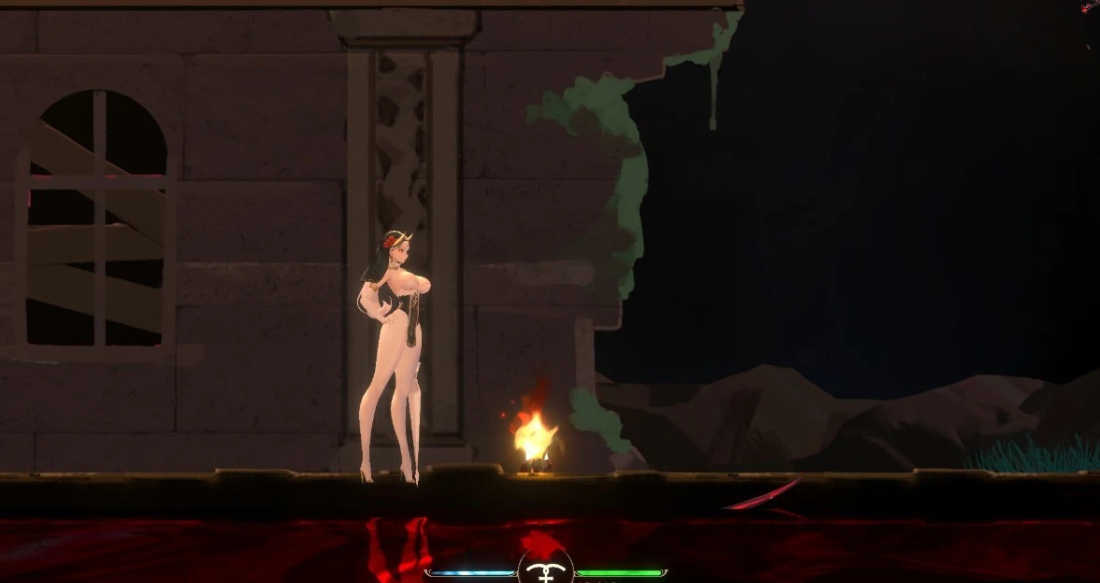Viewport: 1100px width, 583px height.
Task: Click the circular ankh emblem between the bars
Action: pos(546,570)
